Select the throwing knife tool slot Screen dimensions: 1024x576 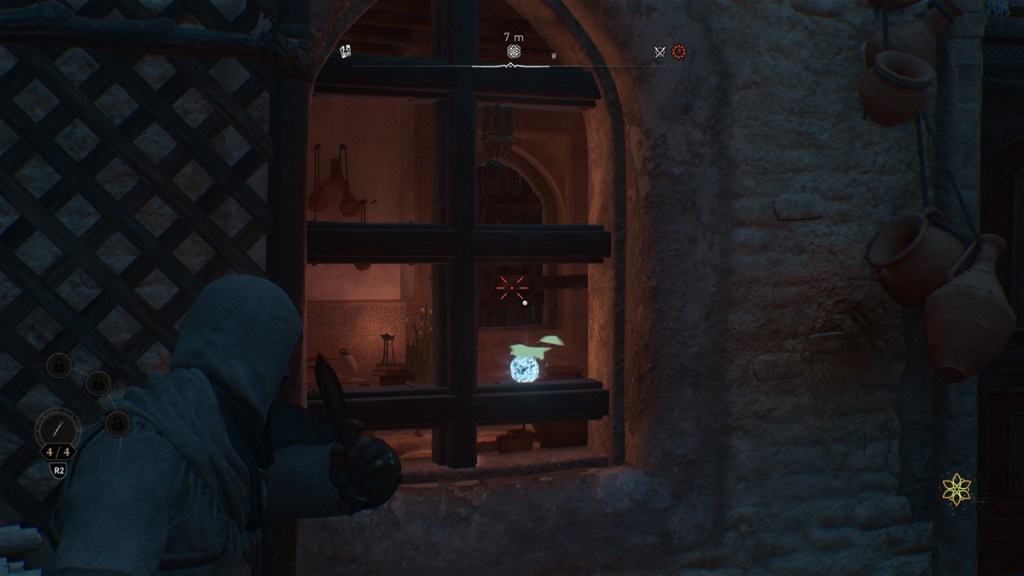(58, 430)
